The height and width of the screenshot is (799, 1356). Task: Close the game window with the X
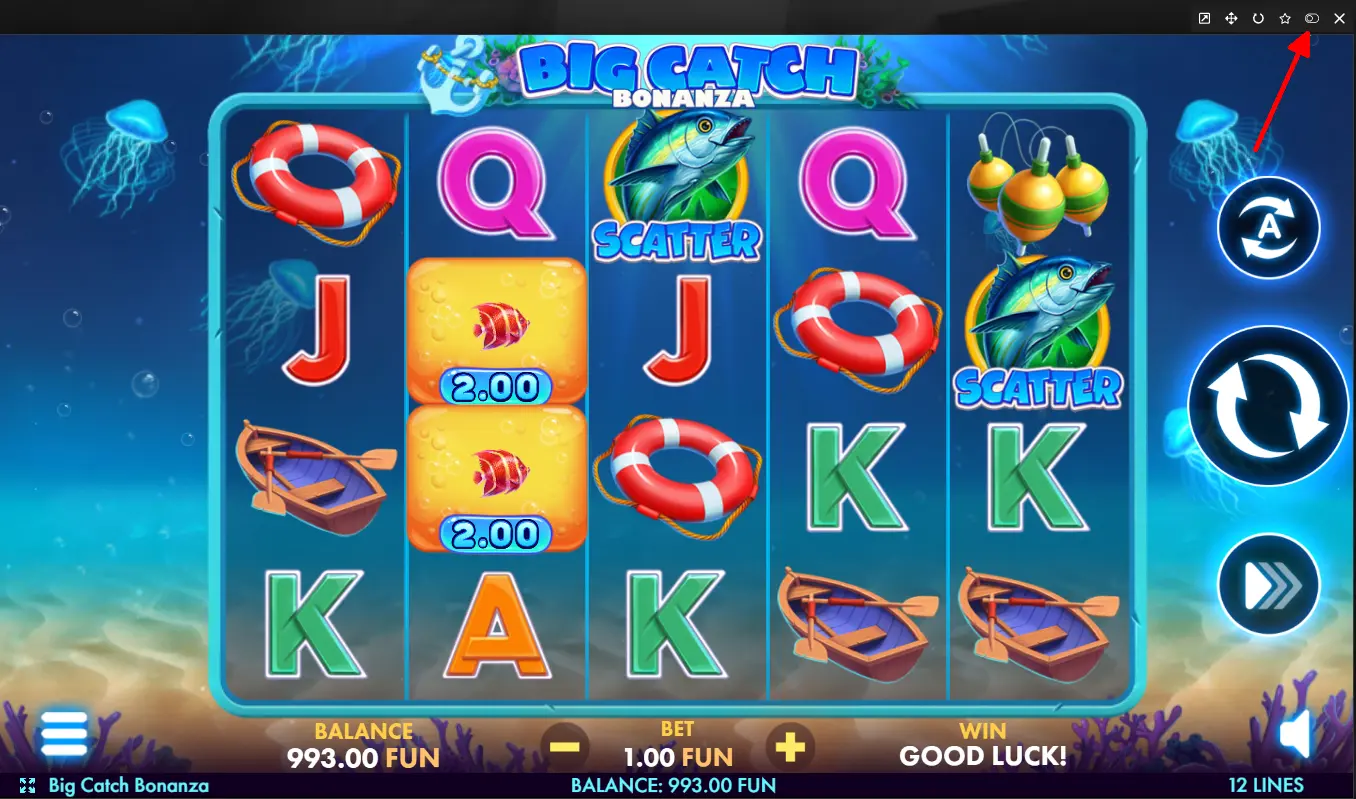click(1339, 18)
